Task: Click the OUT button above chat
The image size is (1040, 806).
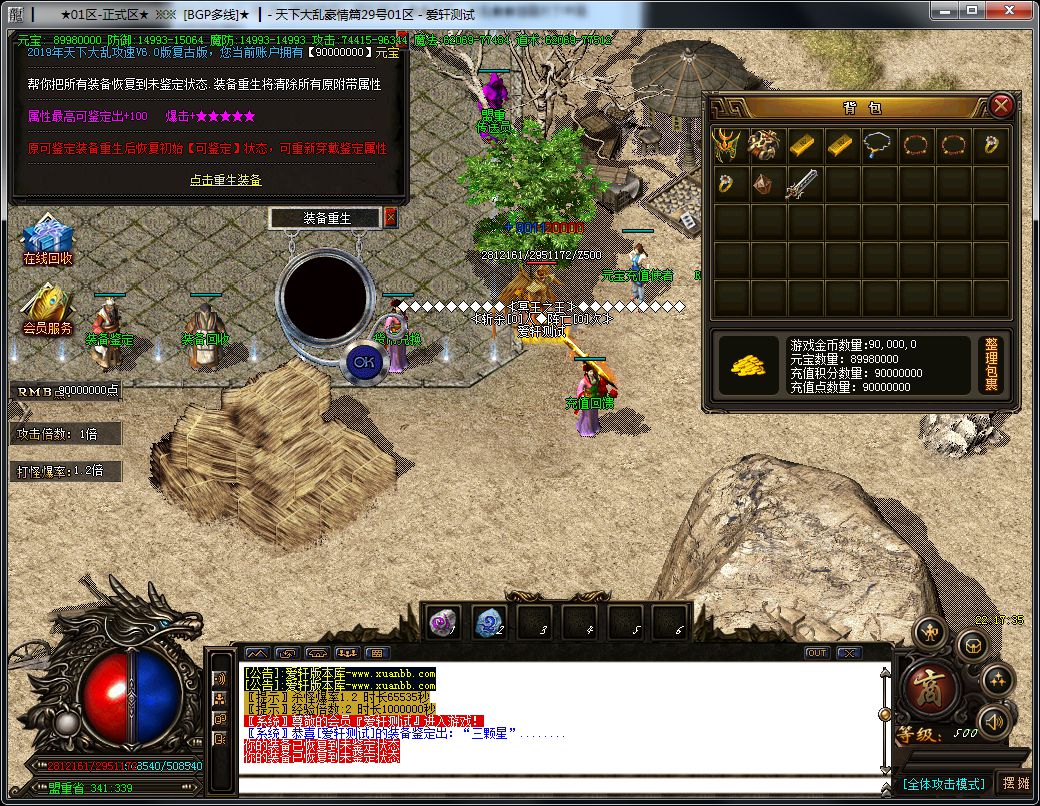Action: (817, 653)
